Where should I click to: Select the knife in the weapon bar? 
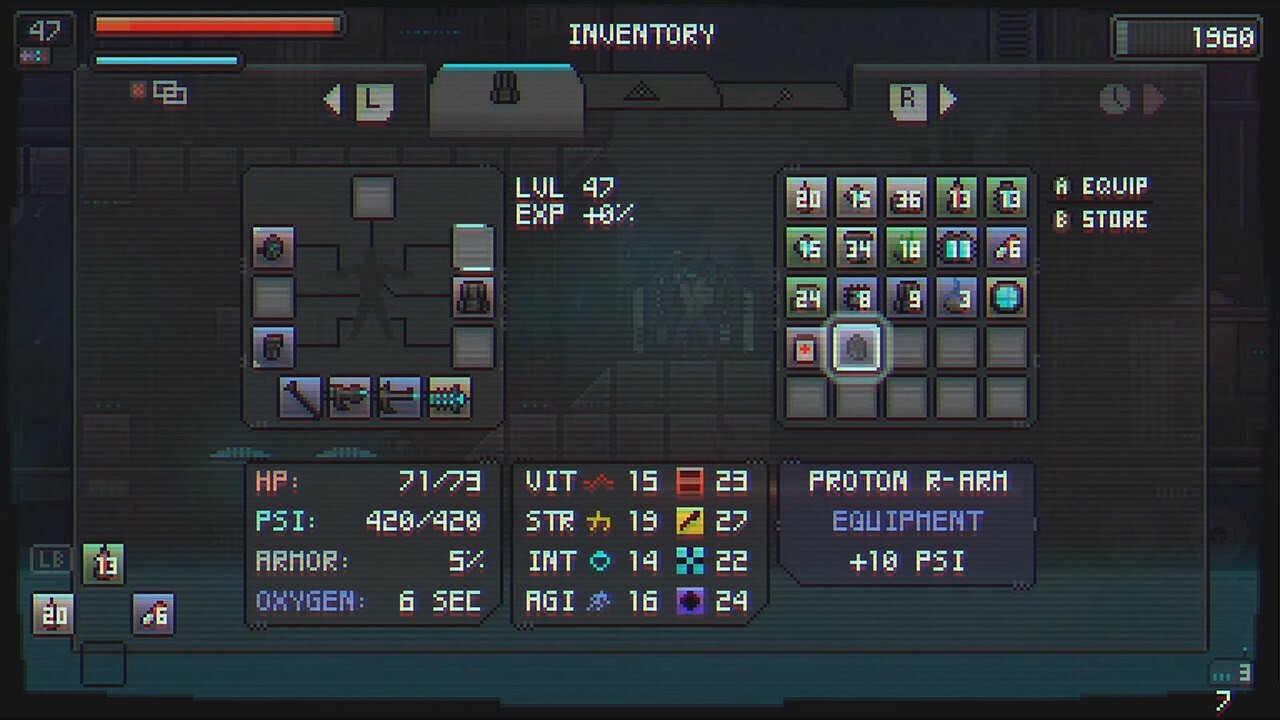tap(301, 397)
